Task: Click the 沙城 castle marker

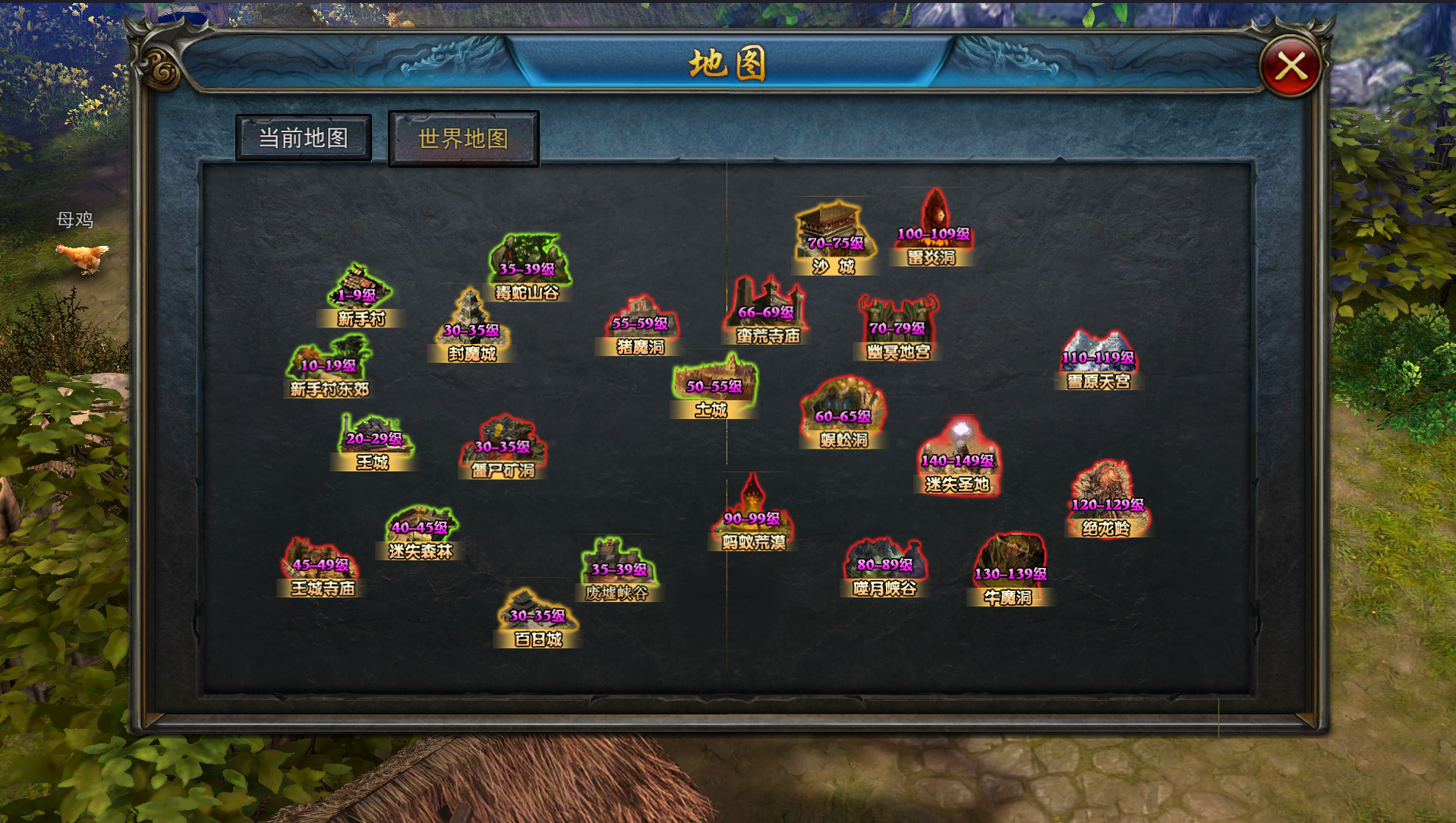Action: pyautogui.click(x=835, y=238)
